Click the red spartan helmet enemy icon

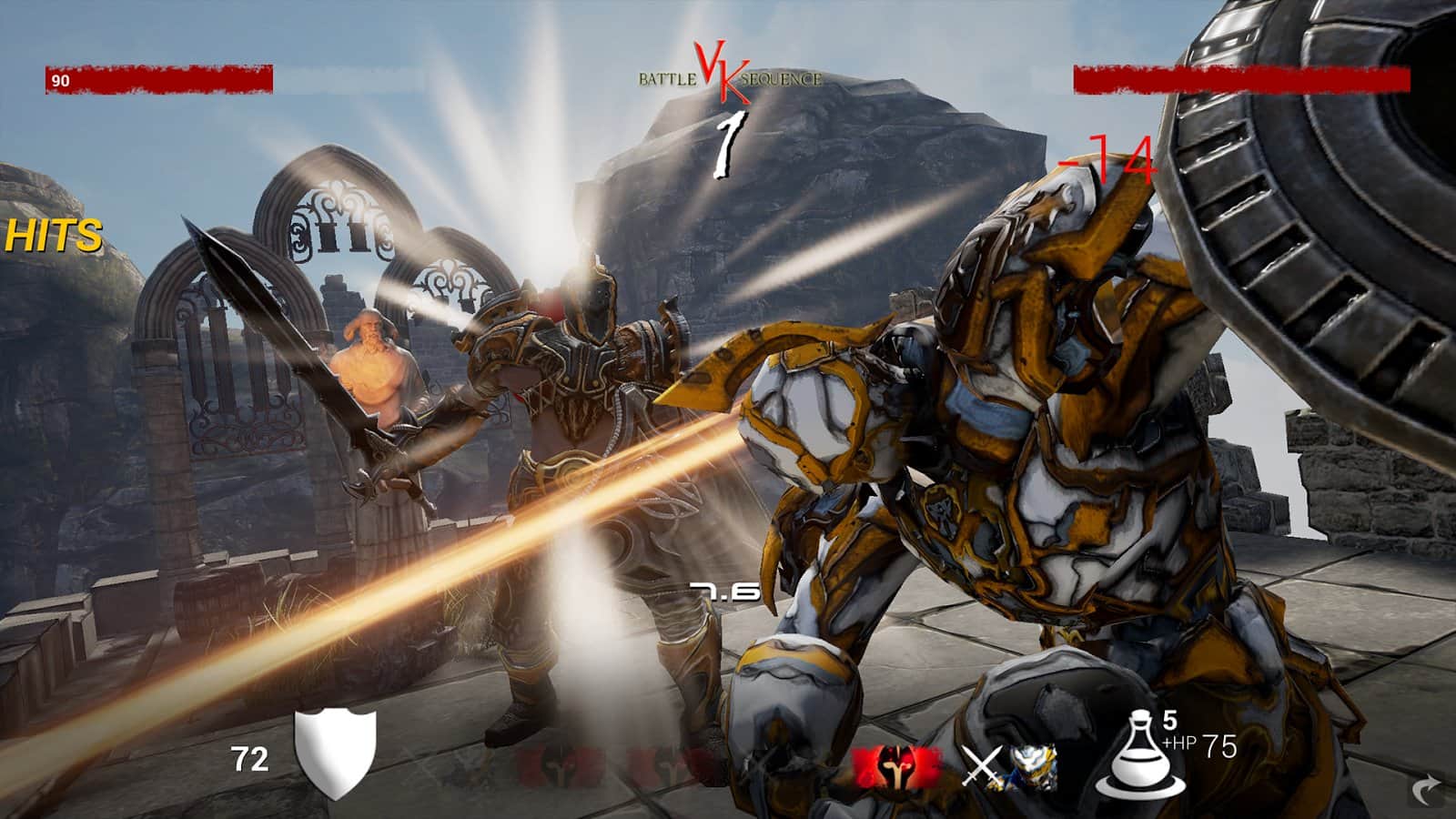click(x=896, y=764)
